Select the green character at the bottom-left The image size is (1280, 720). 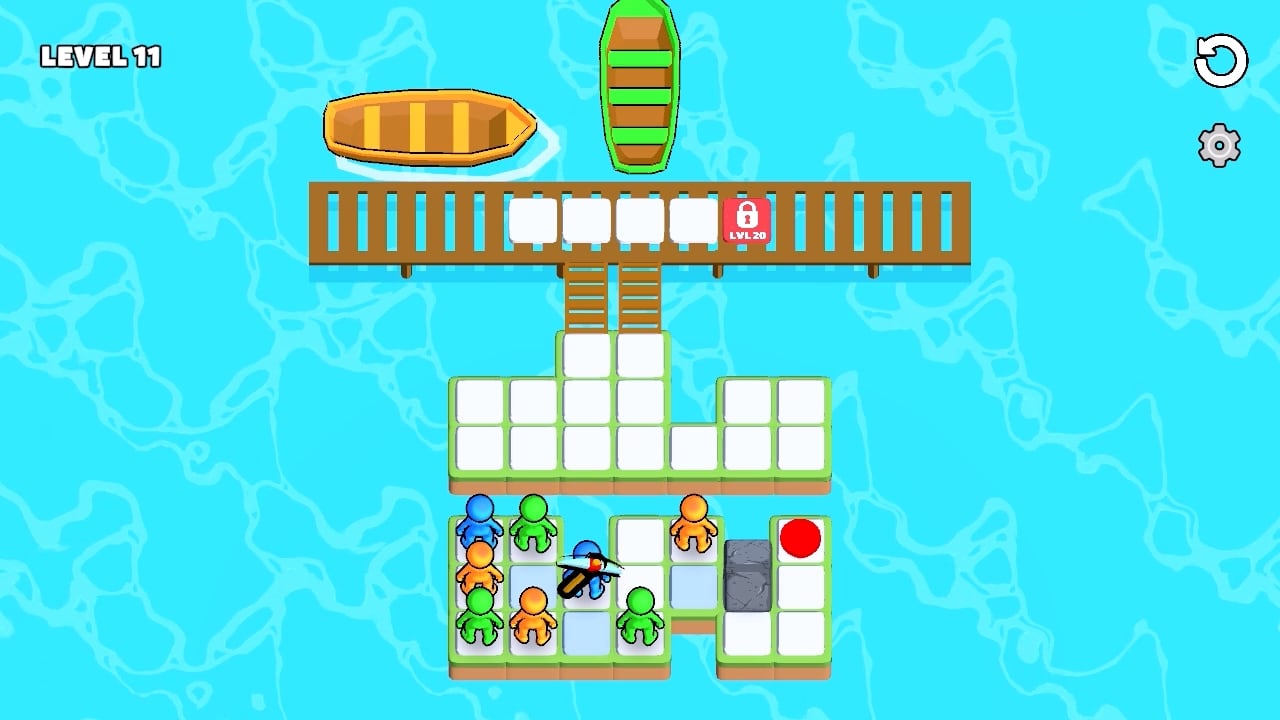pyautogui.click(x=478, y=612)
